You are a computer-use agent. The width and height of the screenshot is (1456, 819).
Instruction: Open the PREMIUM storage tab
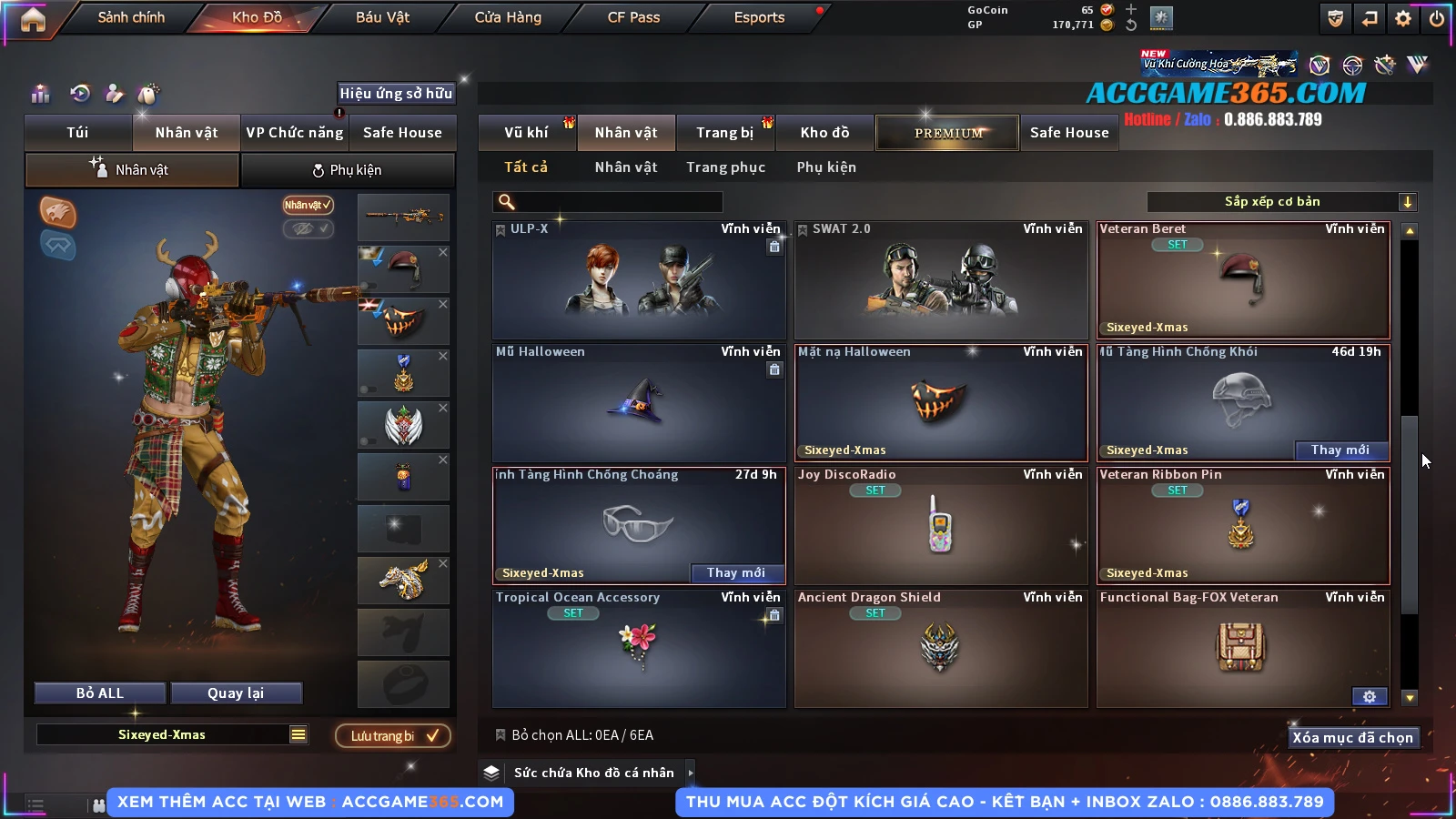click(x=947, y=133)
